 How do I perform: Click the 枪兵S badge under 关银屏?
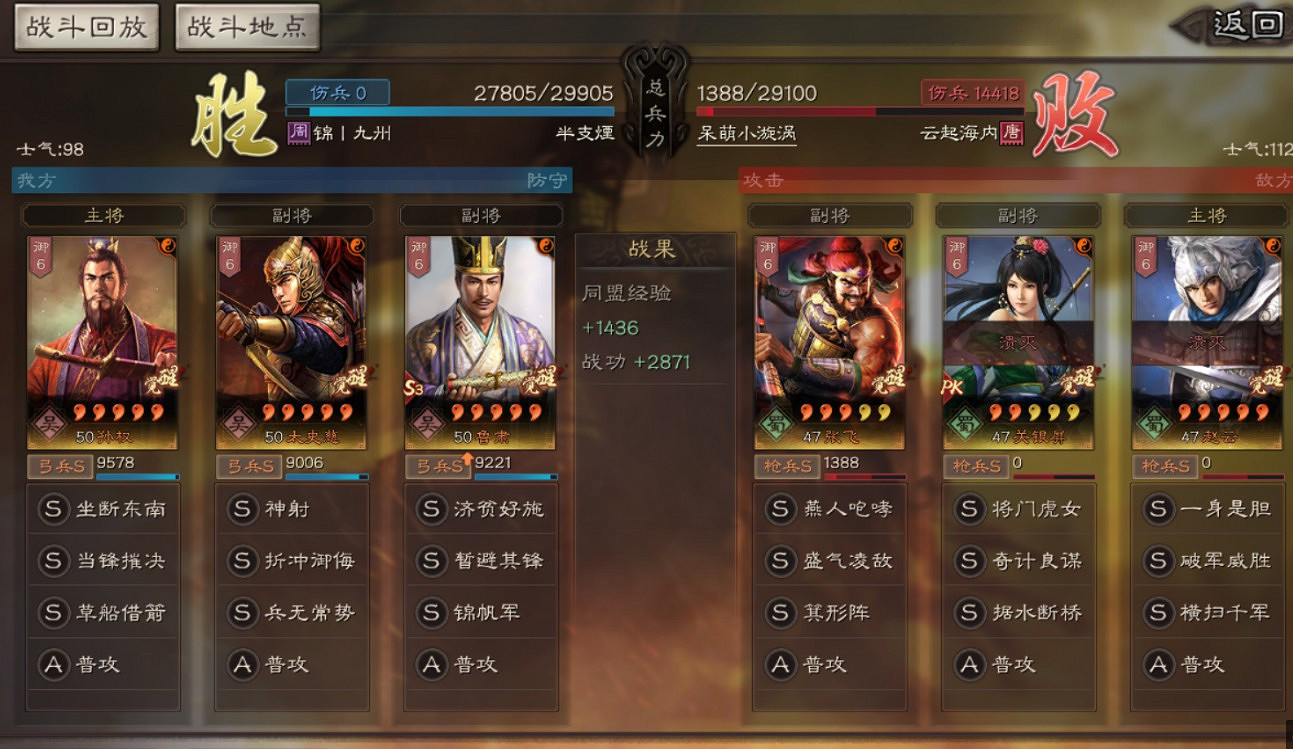(975, 464)
